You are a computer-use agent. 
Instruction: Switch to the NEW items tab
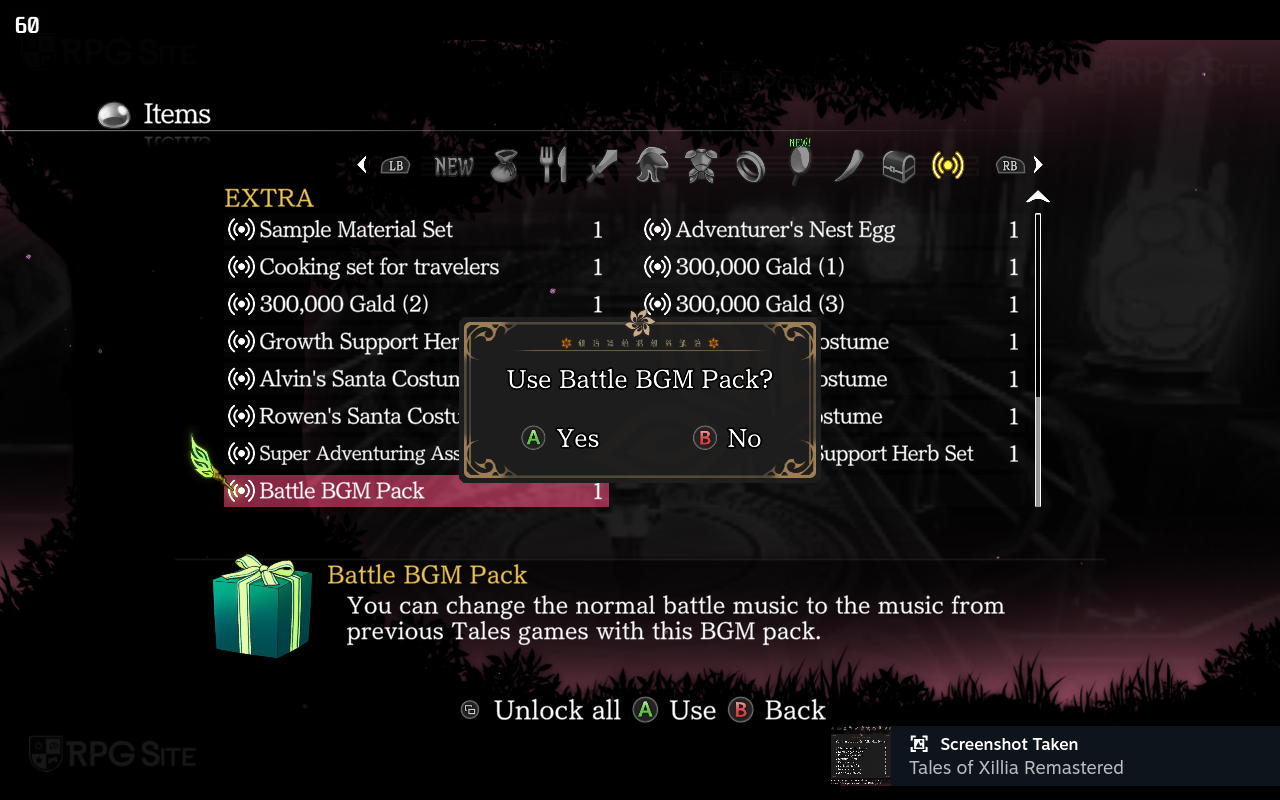coord(454,166)
